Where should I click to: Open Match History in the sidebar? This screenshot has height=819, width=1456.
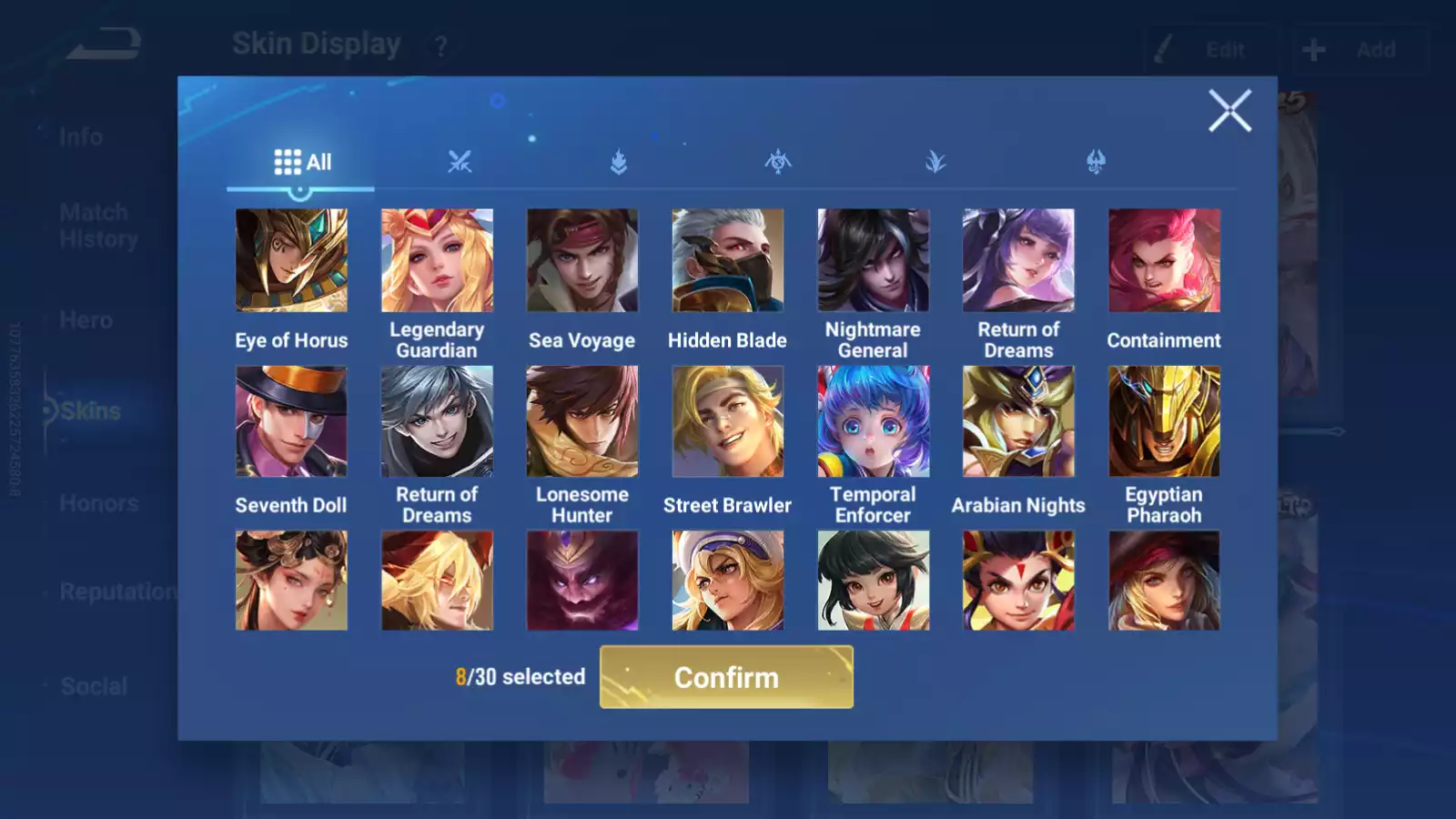[94, 225]
